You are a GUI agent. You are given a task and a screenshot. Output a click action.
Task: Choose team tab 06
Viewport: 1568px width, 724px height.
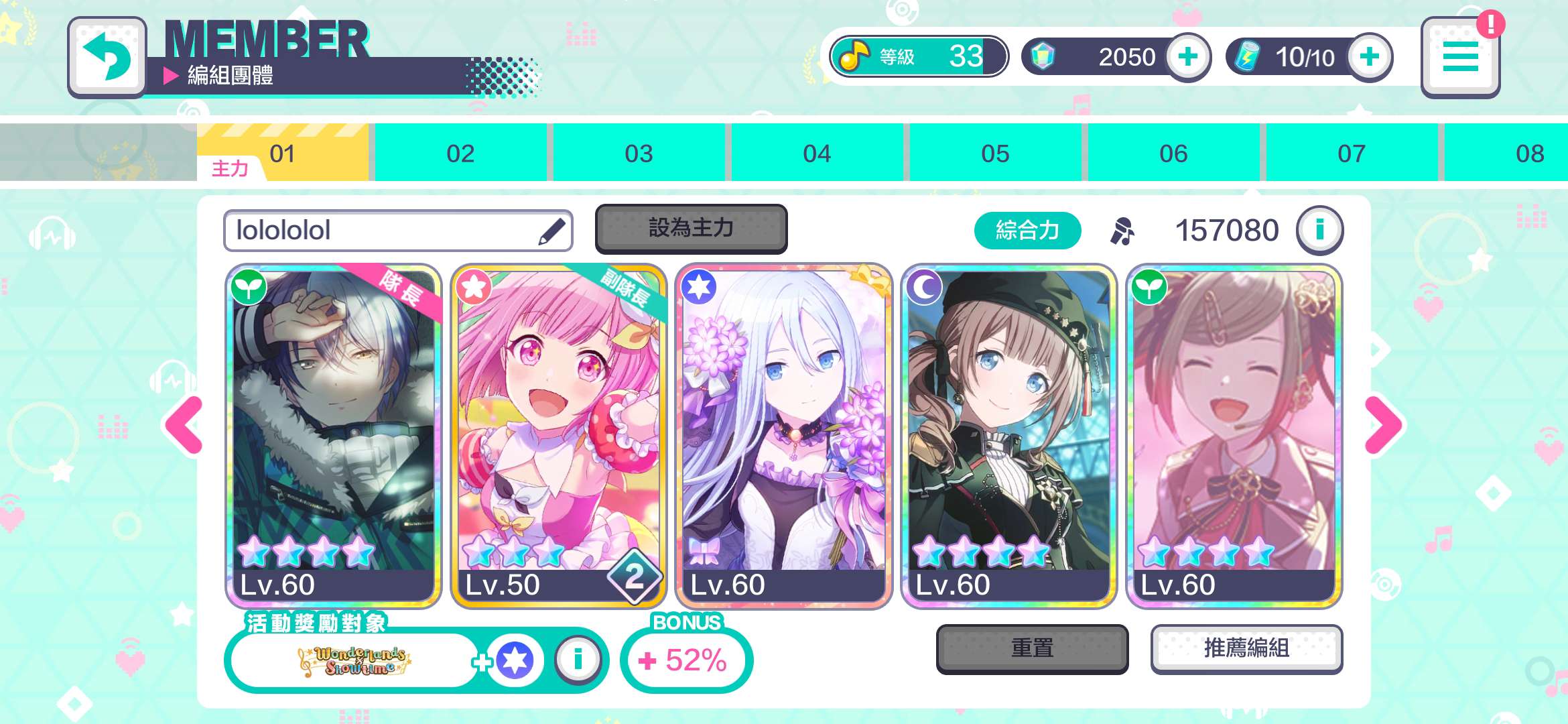(1173, 154)
